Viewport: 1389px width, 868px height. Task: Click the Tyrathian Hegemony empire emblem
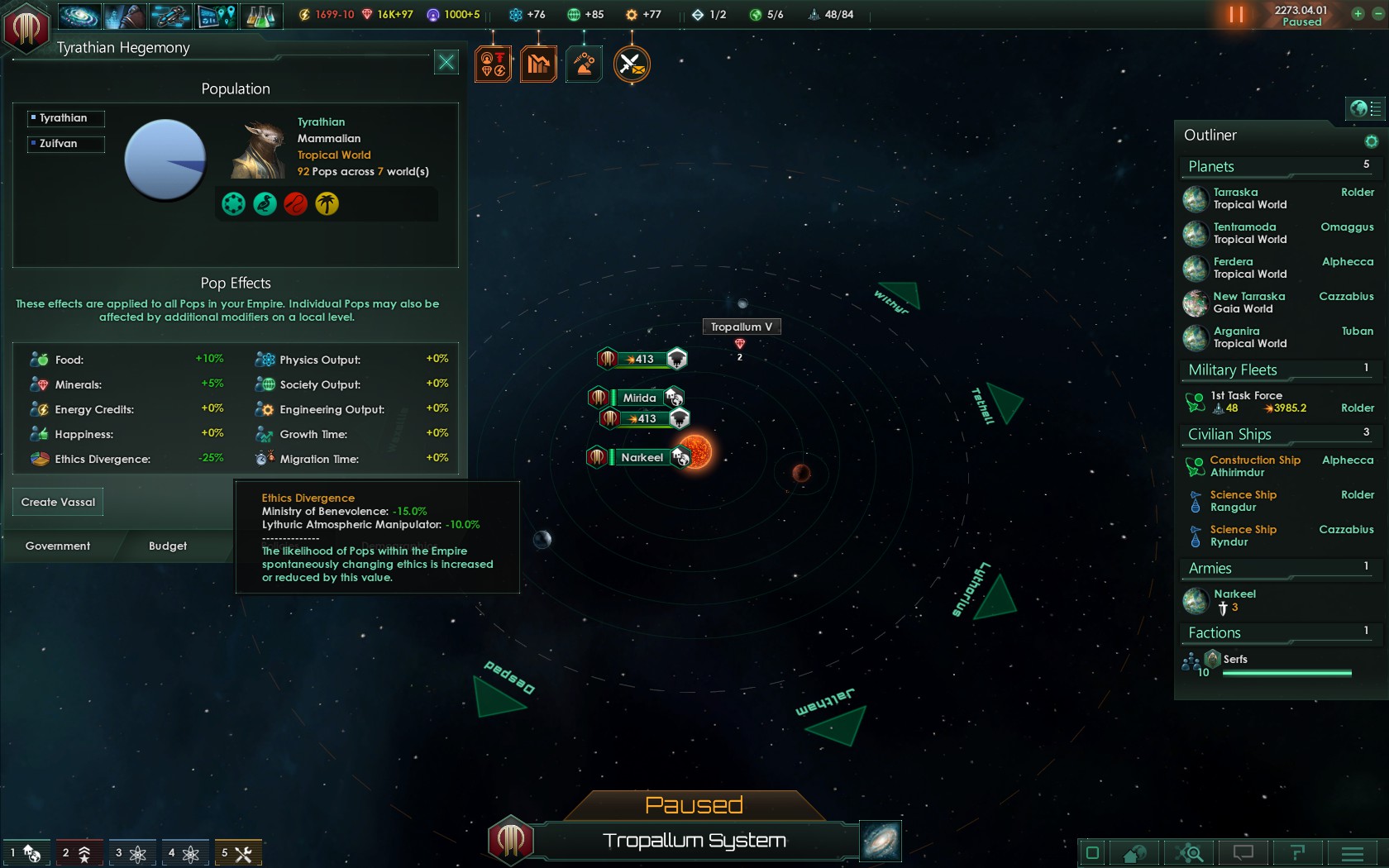(26, 27)
